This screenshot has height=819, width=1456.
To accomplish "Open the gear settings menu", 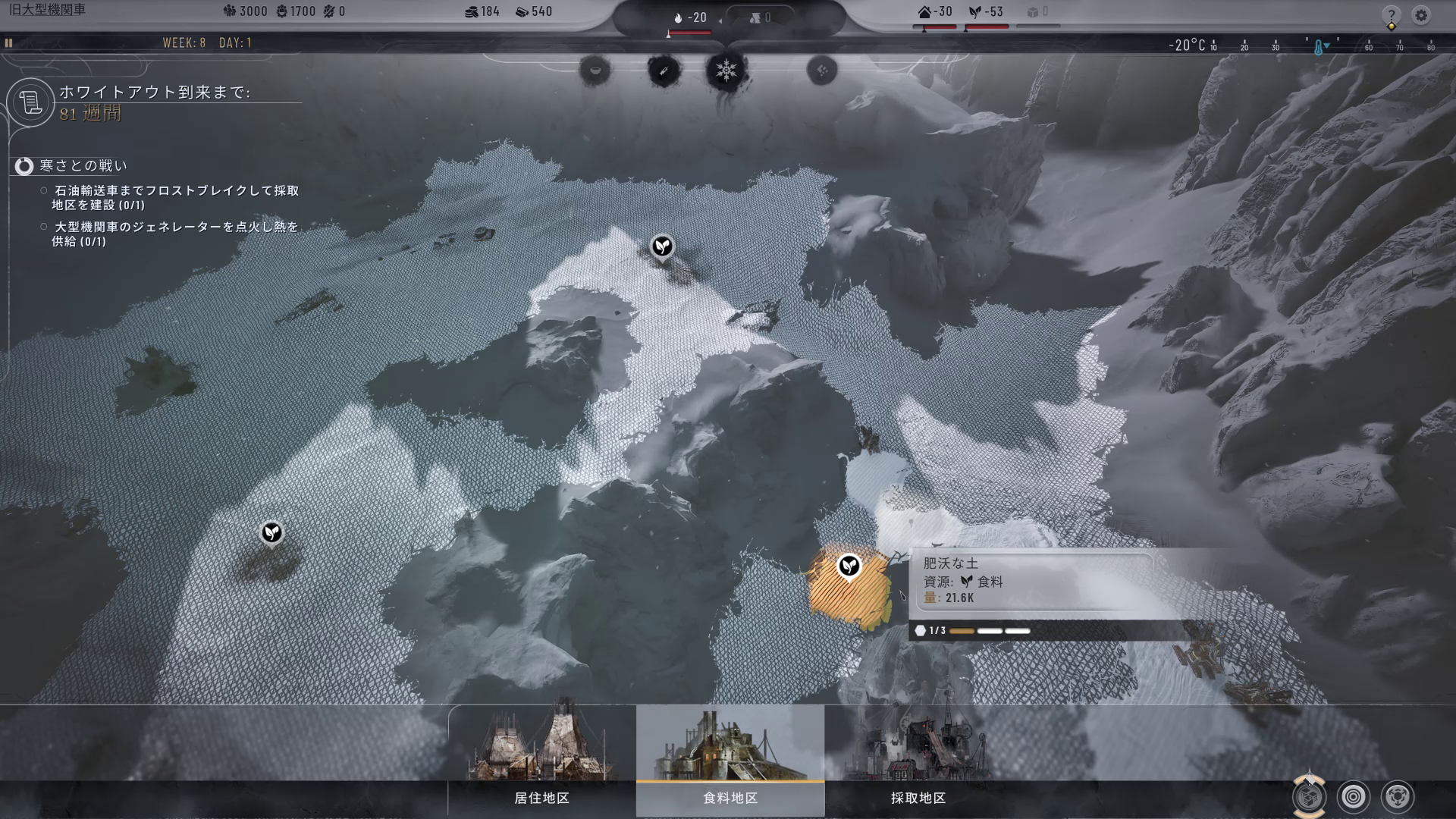I will click(x=1421, y=15).
